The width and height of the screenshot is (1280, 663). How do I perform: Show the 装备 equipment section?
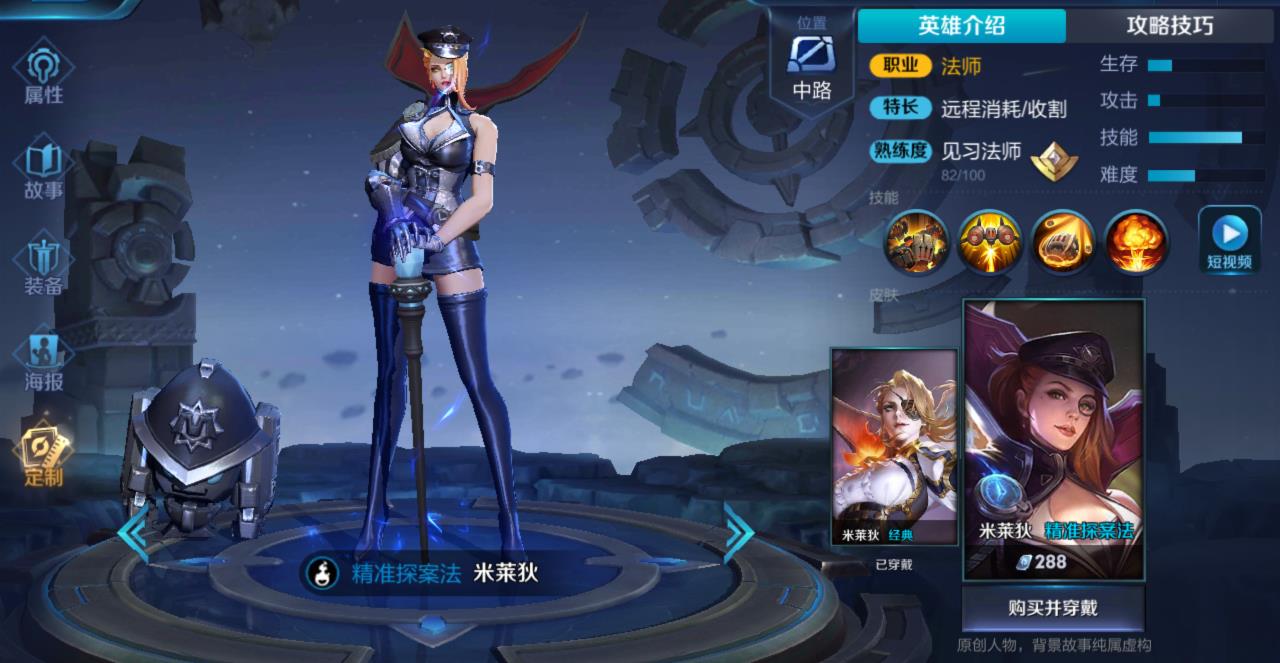(x=43, y=266)
